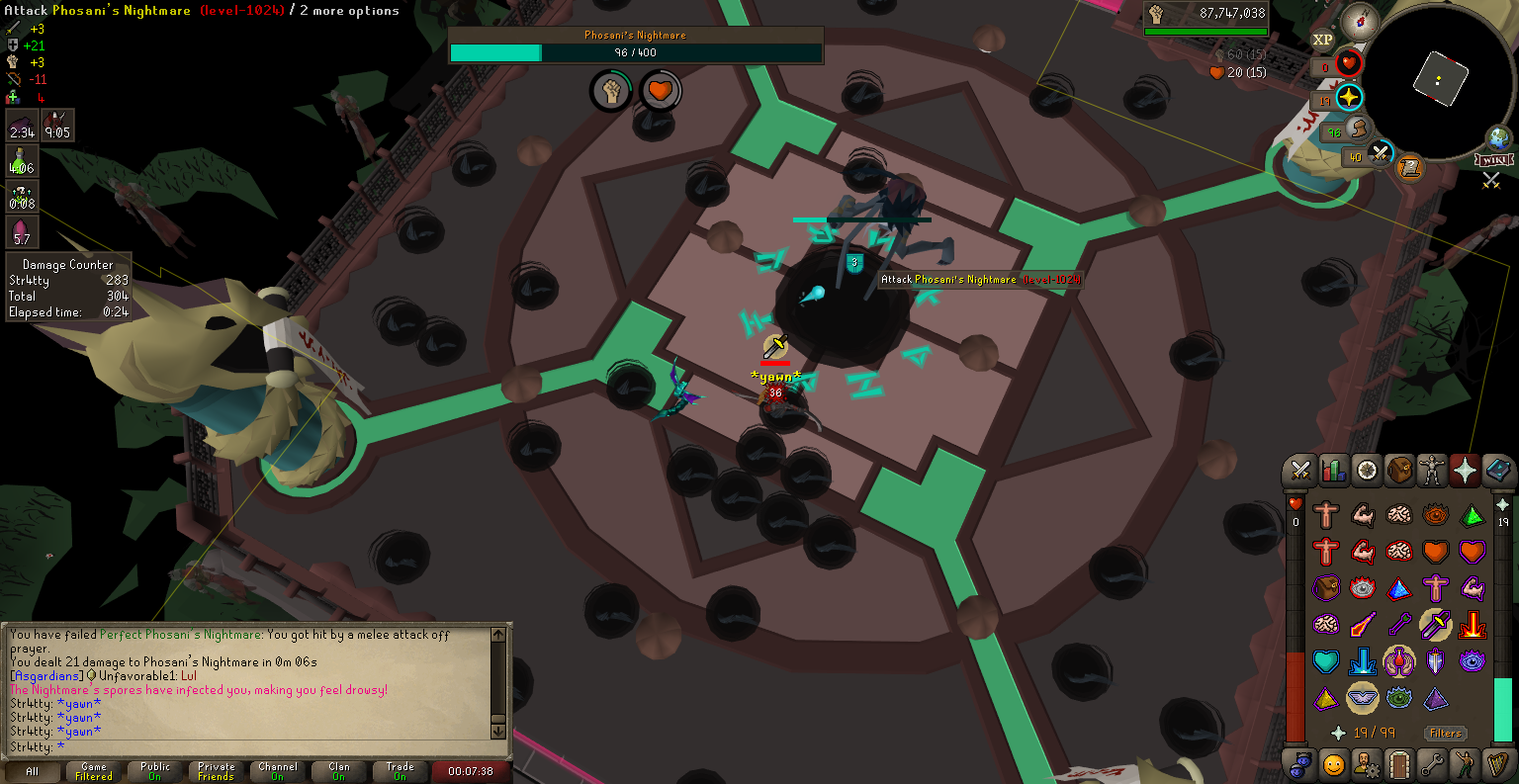Open the Inventory backpack tab
Viewport: 1519px width, 784px height.
(x=1399, y=472)
